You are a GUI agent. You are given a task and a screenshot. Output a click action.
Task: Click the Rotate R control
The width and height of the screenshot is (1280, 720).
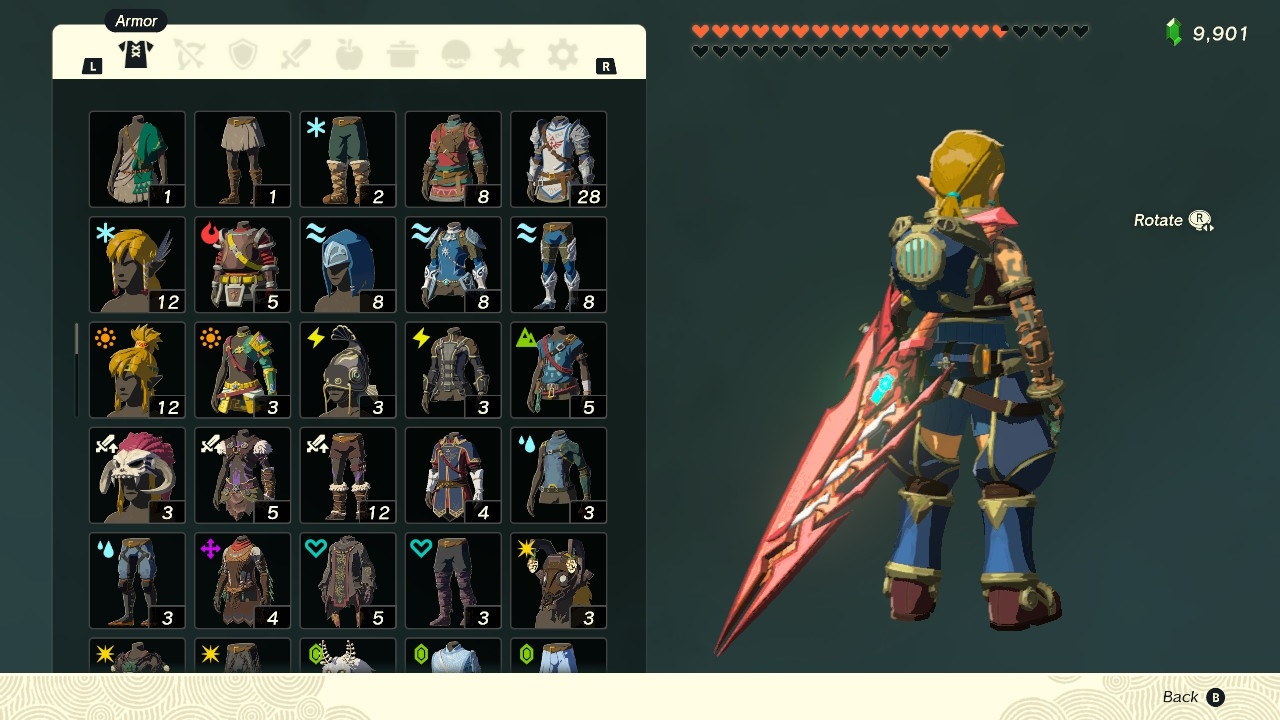[x=1173, y=220]
